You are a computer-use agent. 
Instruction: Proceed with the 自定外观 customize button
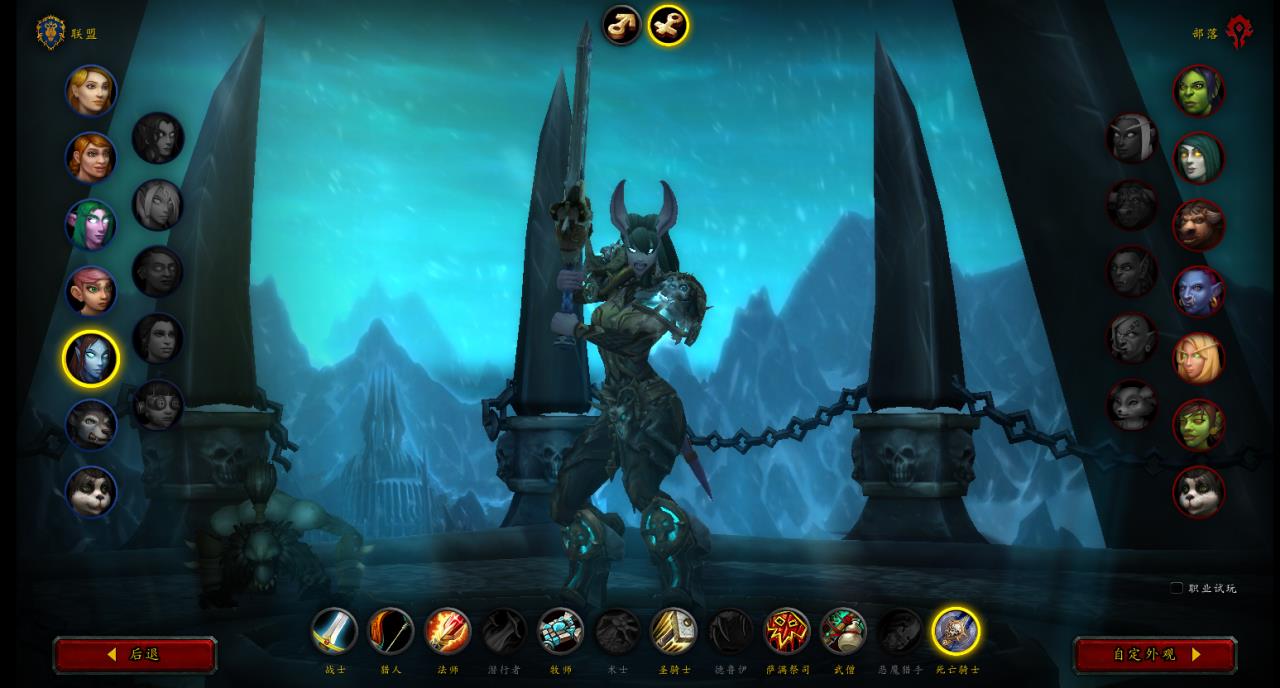tap(1155, 655)
